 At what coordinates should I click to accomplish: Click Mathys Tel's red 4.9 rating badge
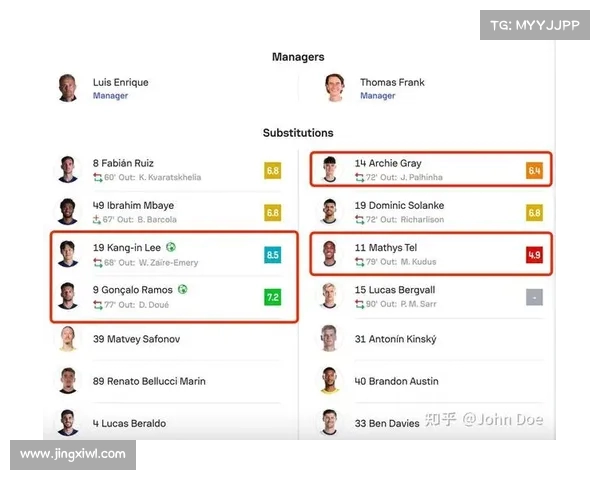click(x=534, y=255)
